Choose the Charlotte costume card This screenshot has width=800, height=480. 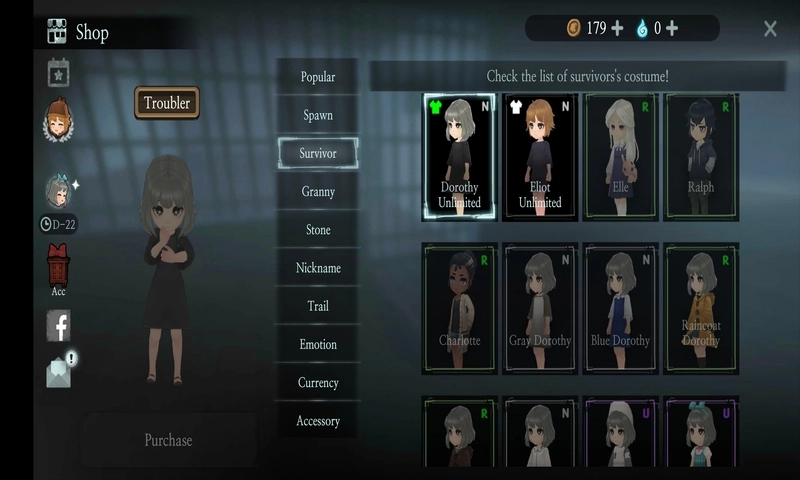[460, 309]
